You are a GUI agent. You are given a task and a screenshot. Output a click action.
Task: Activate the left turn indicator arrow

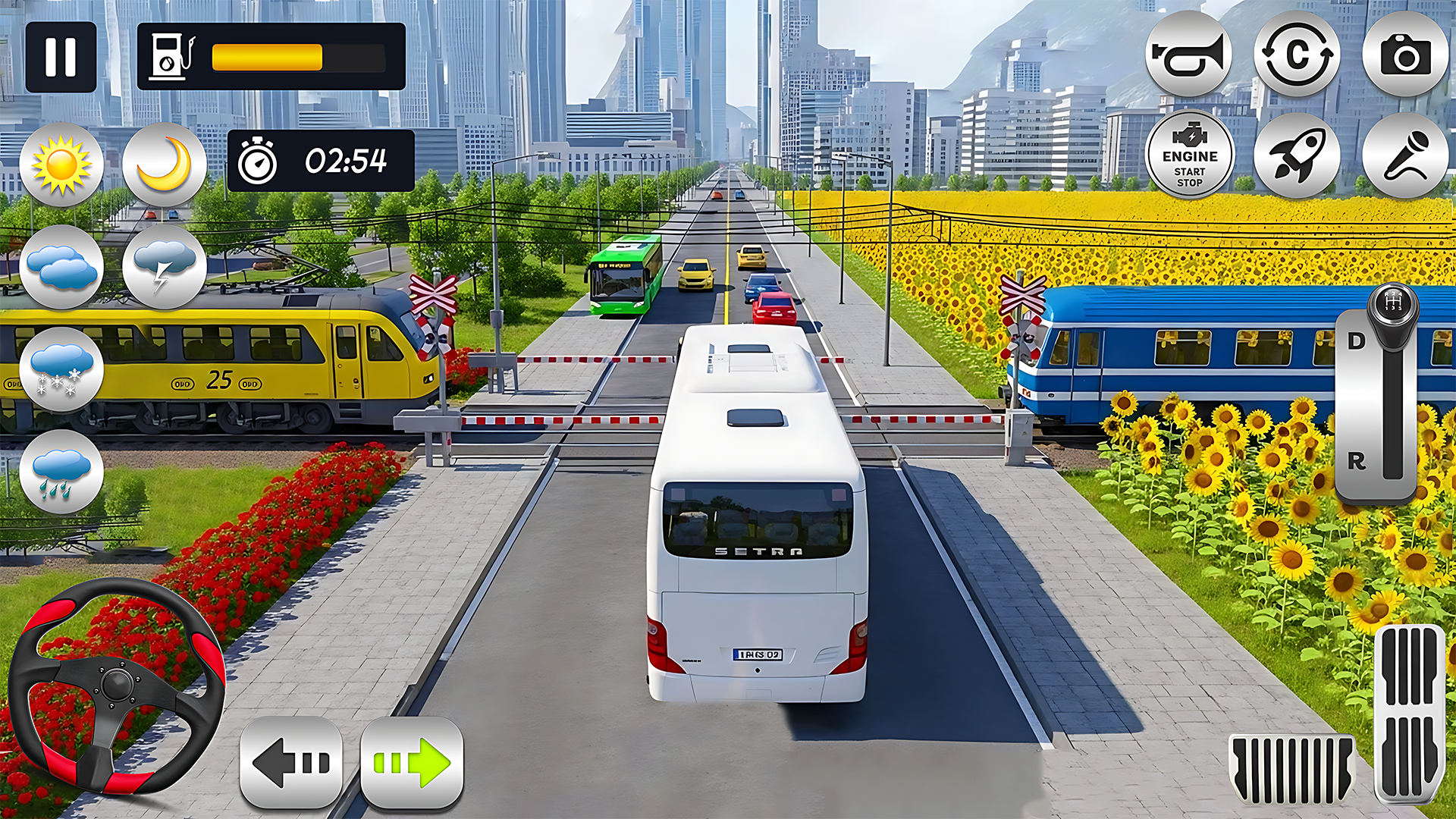pos(291,762)
